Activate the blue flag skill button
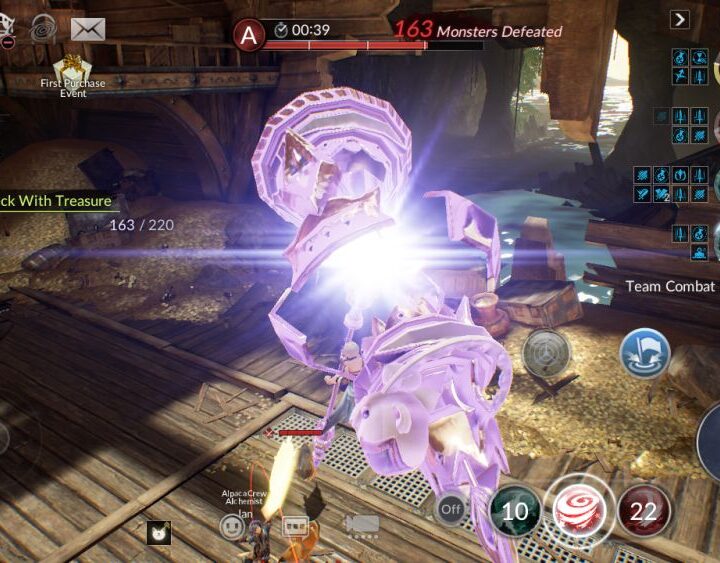 coord(645,353)
